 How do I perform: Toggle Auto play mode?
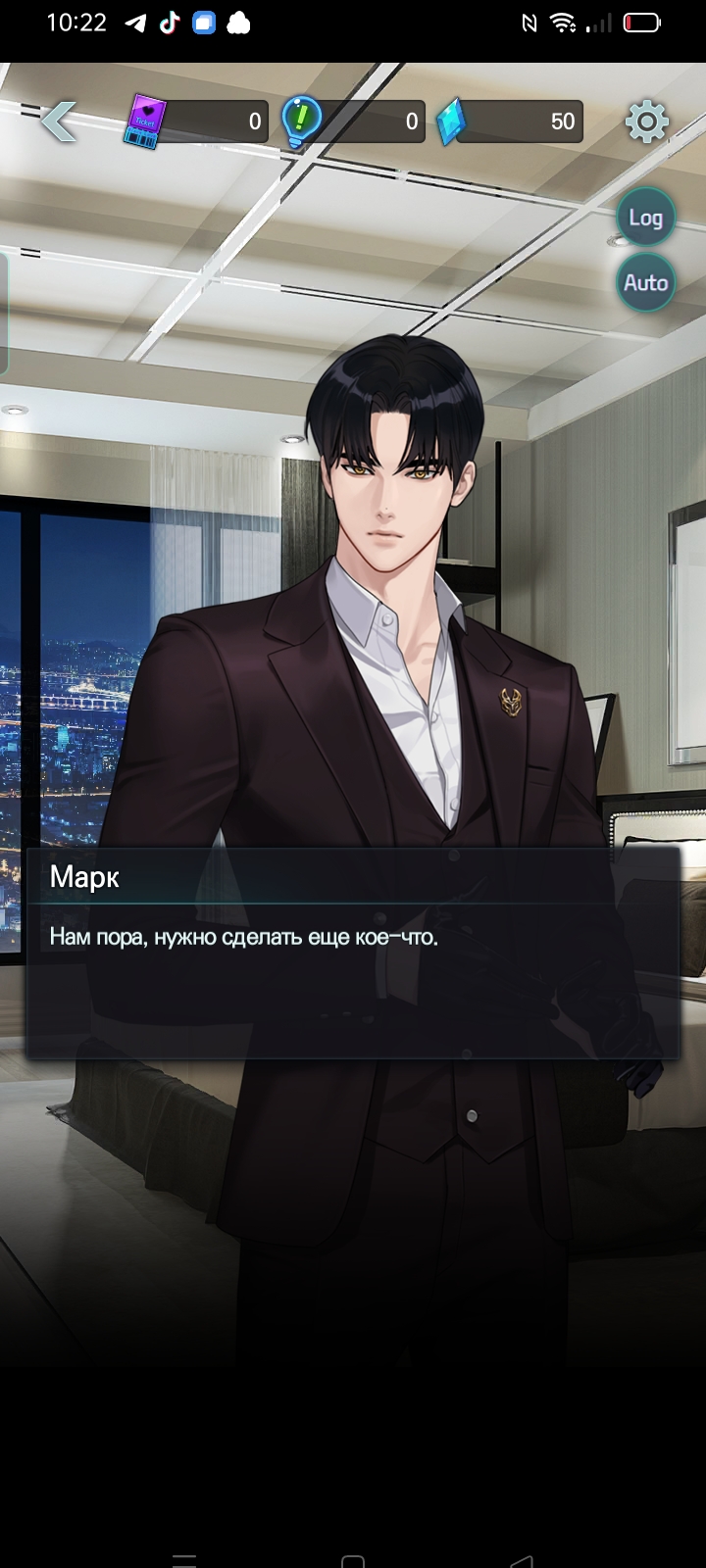click(645, 283)
